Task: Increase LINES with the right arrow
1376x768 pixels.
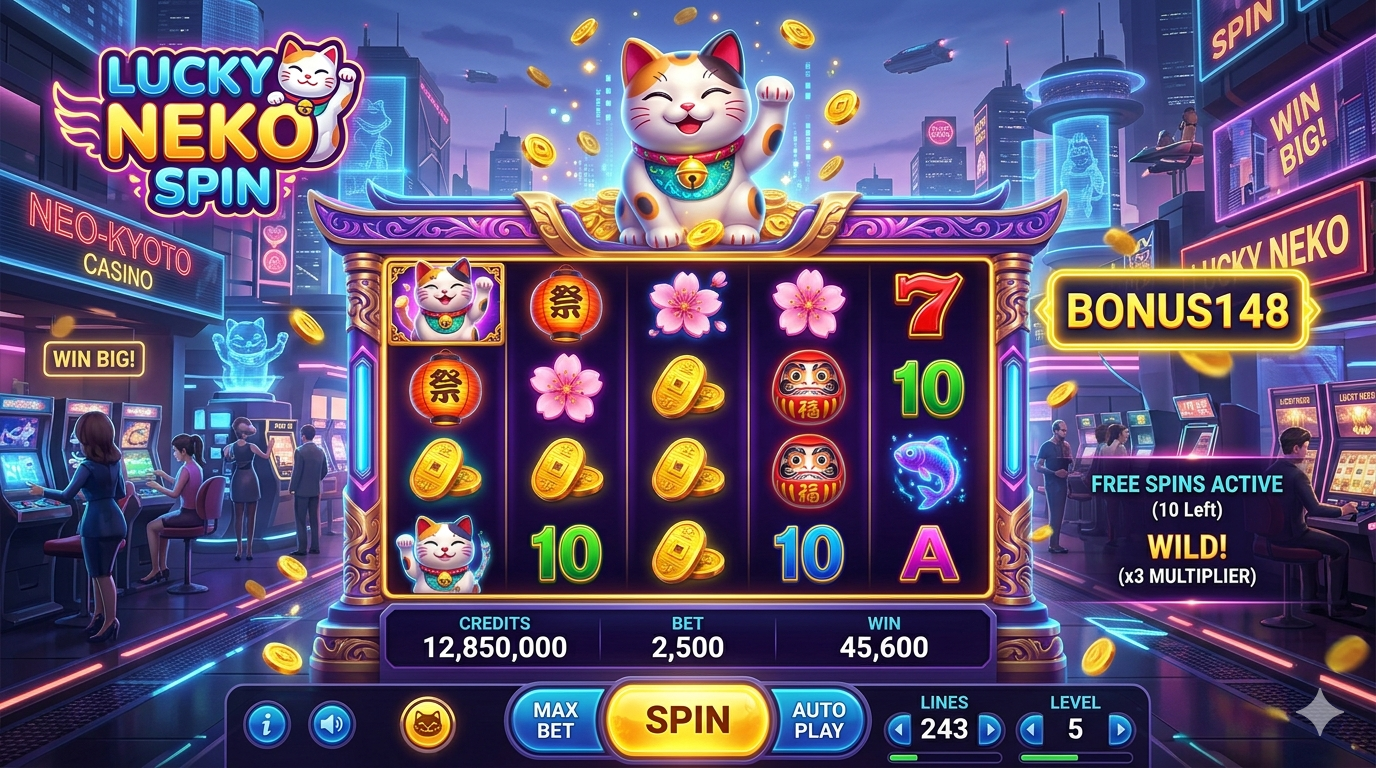Action: click(989, 729)
